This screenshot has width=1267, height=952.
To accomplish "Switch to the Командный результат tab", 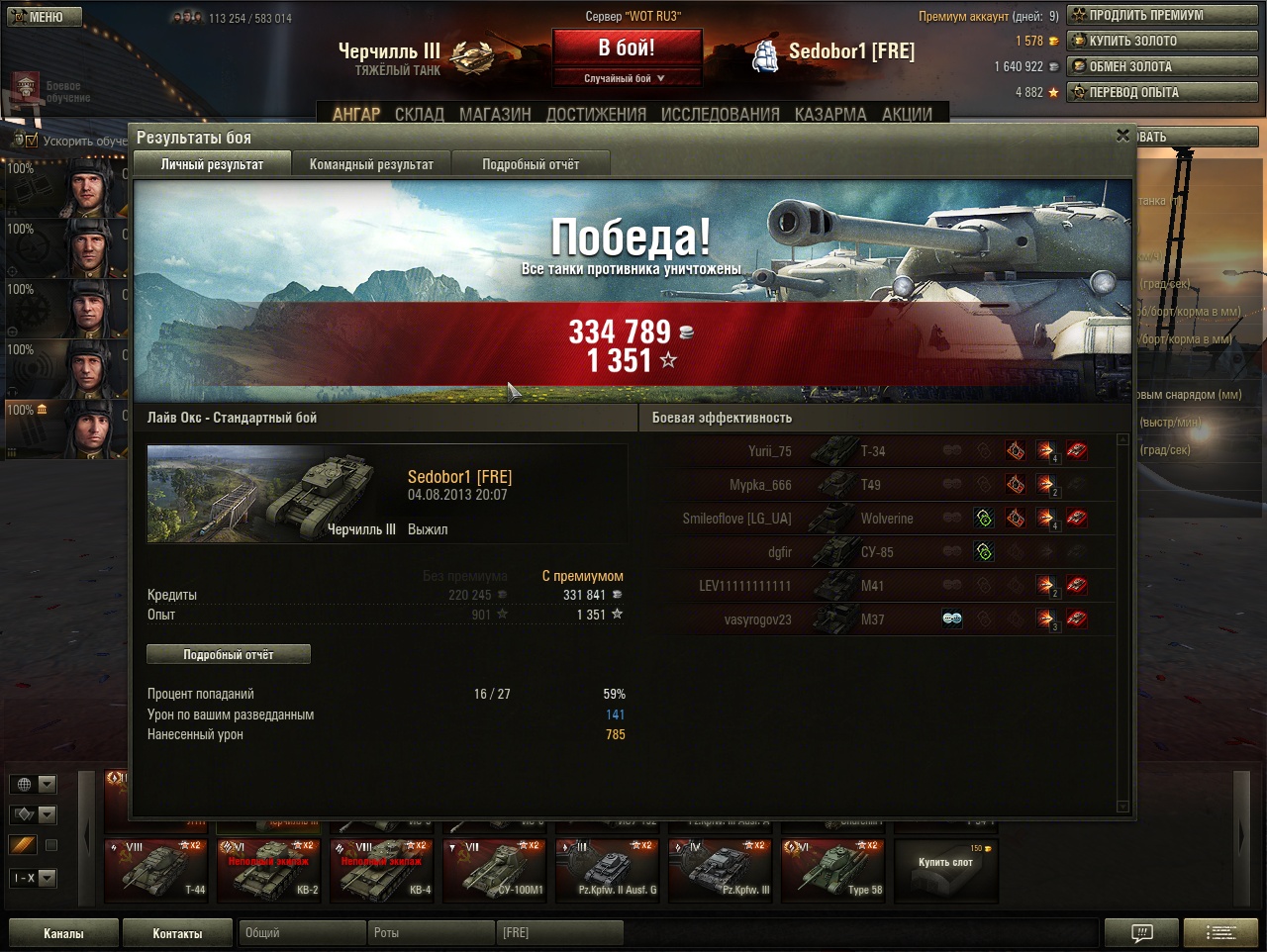I will (371, 164).
